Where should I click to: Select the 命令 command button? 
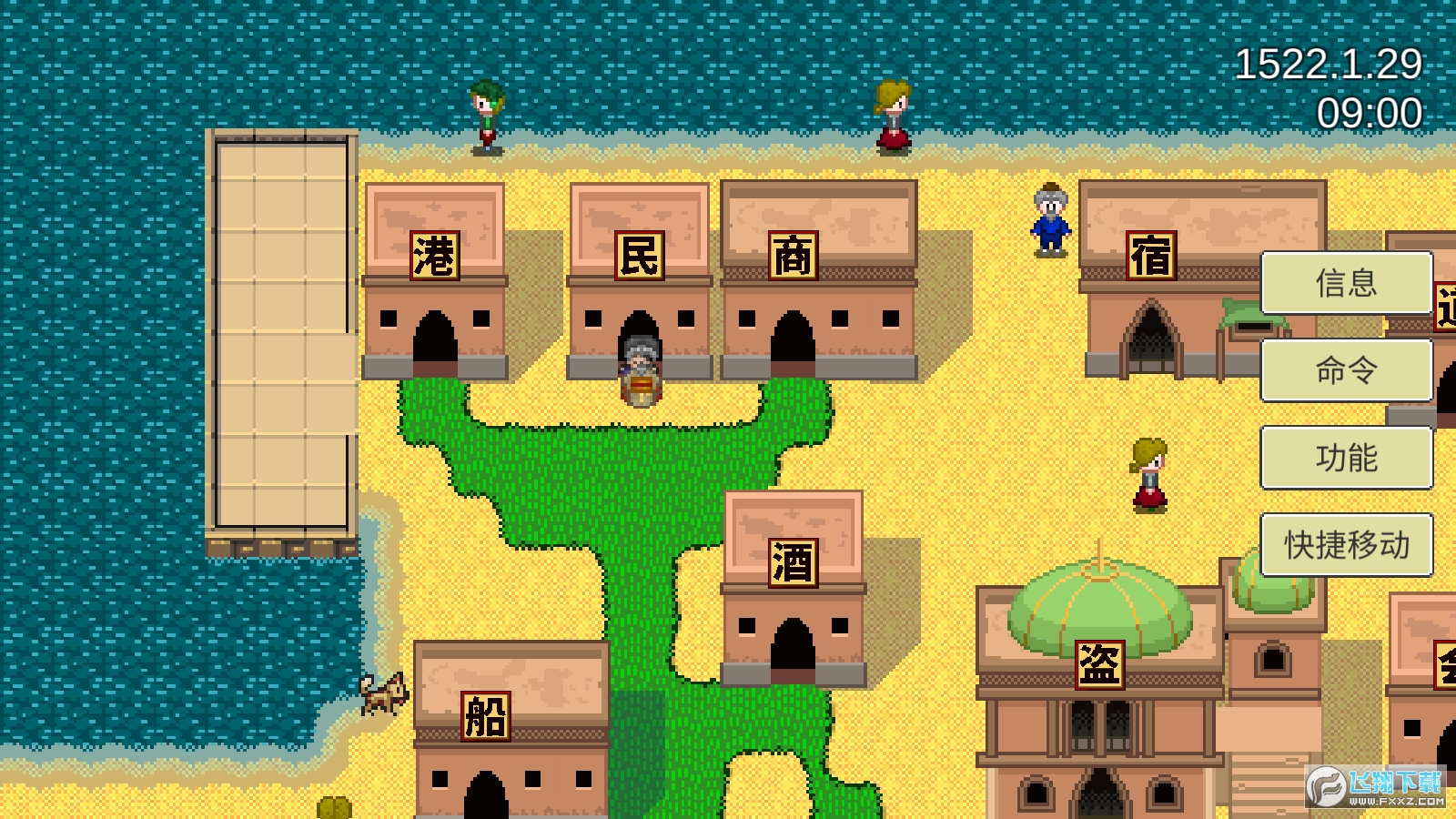[x=1346, y=370]
